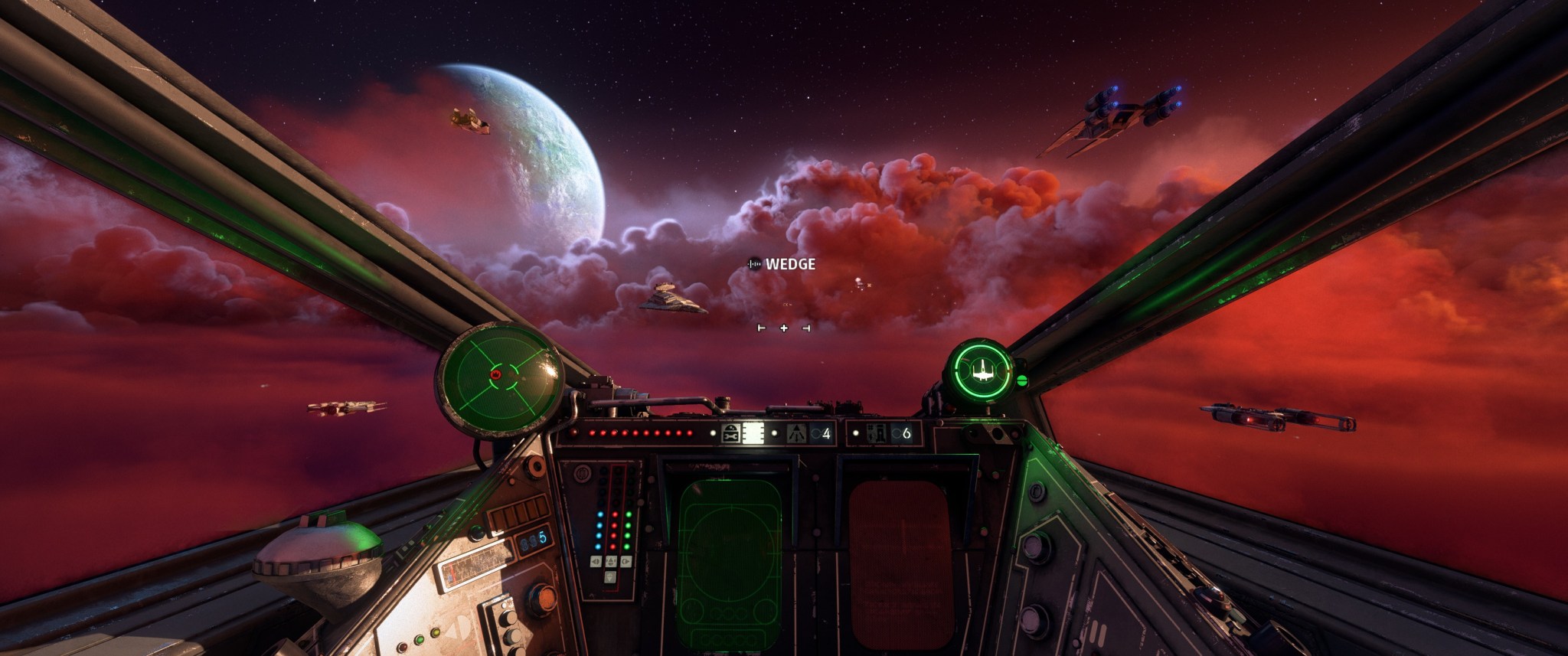Select the X-wing shield status display
1568x656 pixels.
pyautogui.click(x=979, y=371)
